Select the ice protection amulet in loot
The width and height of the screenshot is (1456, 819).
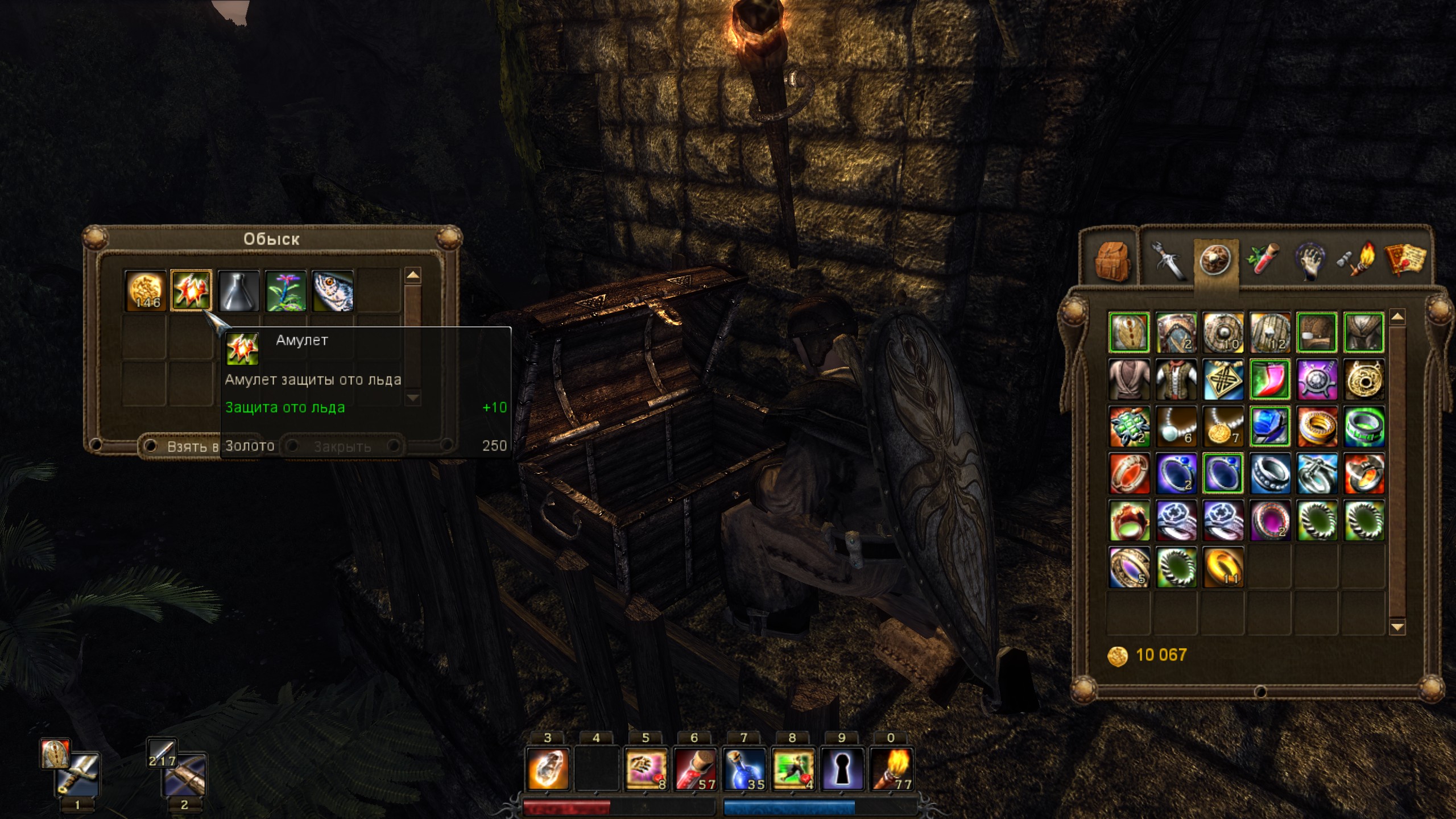tap(192, 291)
